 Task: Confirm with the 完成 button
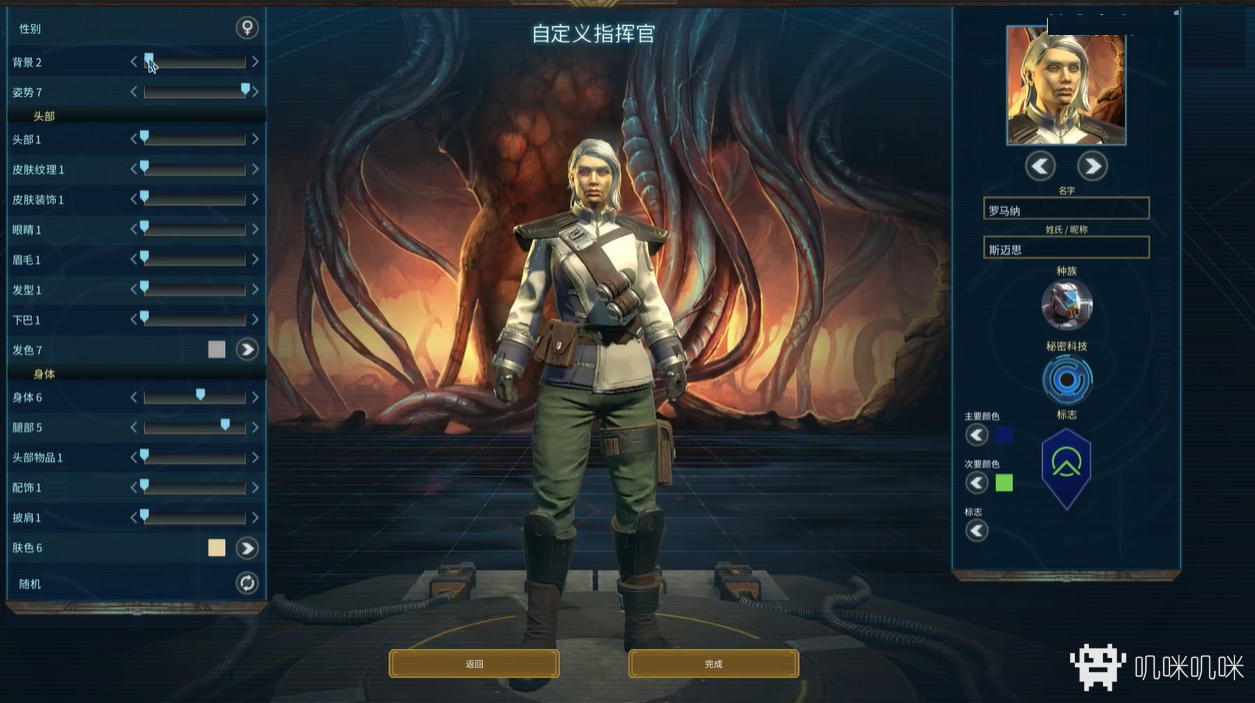click(713, 663)
